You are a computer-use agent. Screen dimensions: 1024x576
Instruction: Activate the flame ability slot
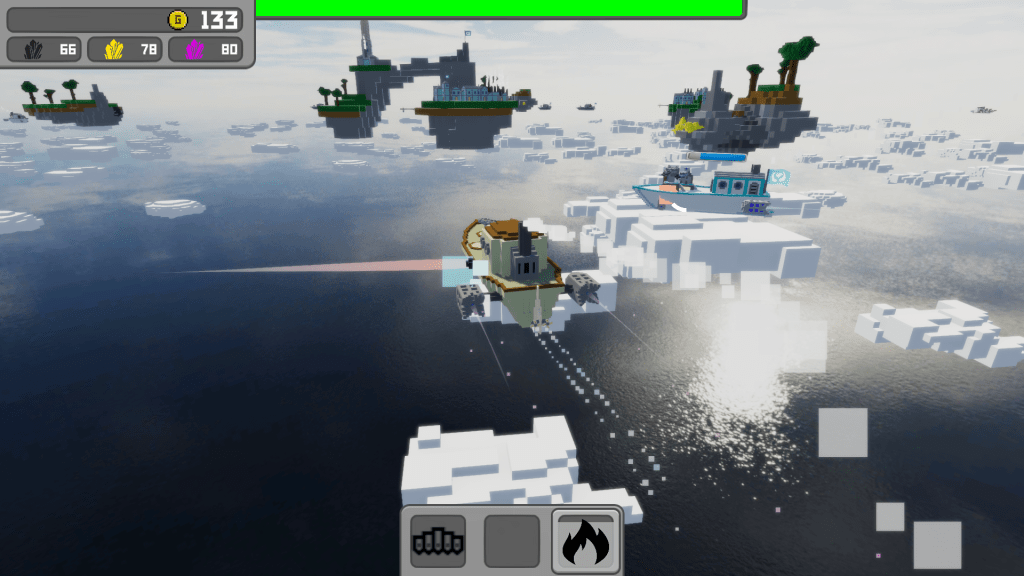[585, 541]
